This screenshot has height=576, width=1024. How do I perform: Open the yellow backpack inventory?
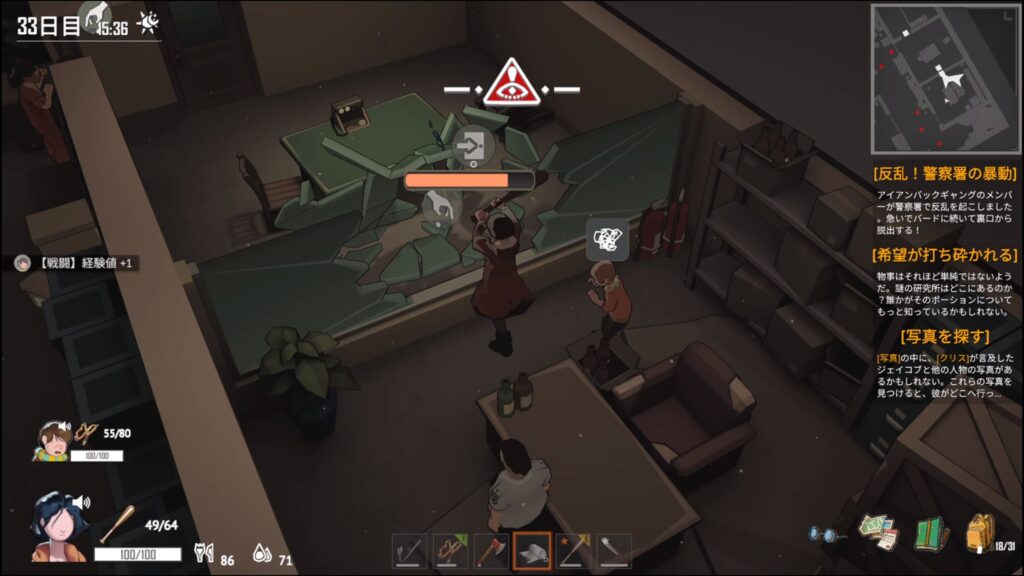tap(980, 534)
